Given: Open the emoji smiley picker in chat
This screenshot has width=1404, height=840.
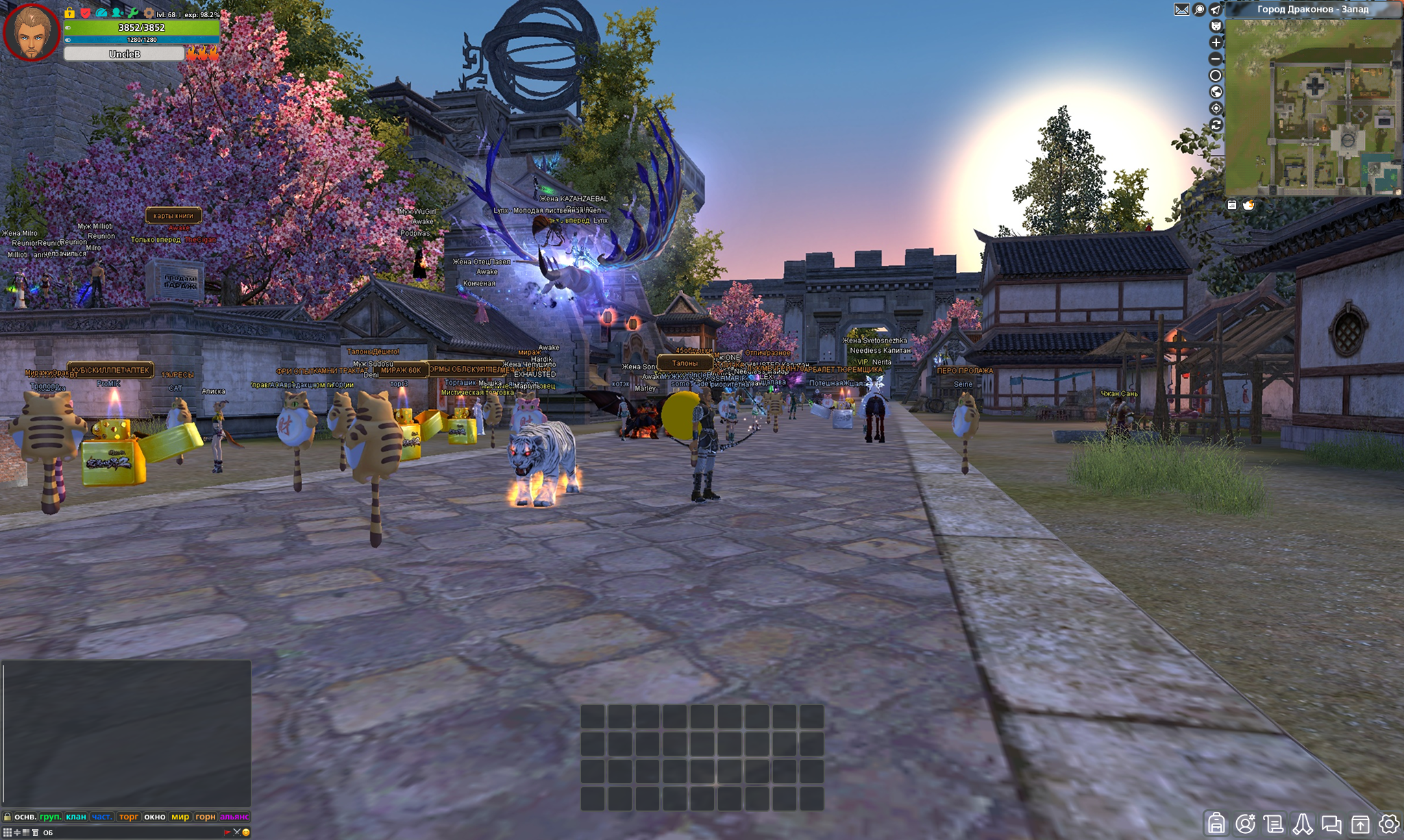Looking at the screenshot, I should 246,832.
